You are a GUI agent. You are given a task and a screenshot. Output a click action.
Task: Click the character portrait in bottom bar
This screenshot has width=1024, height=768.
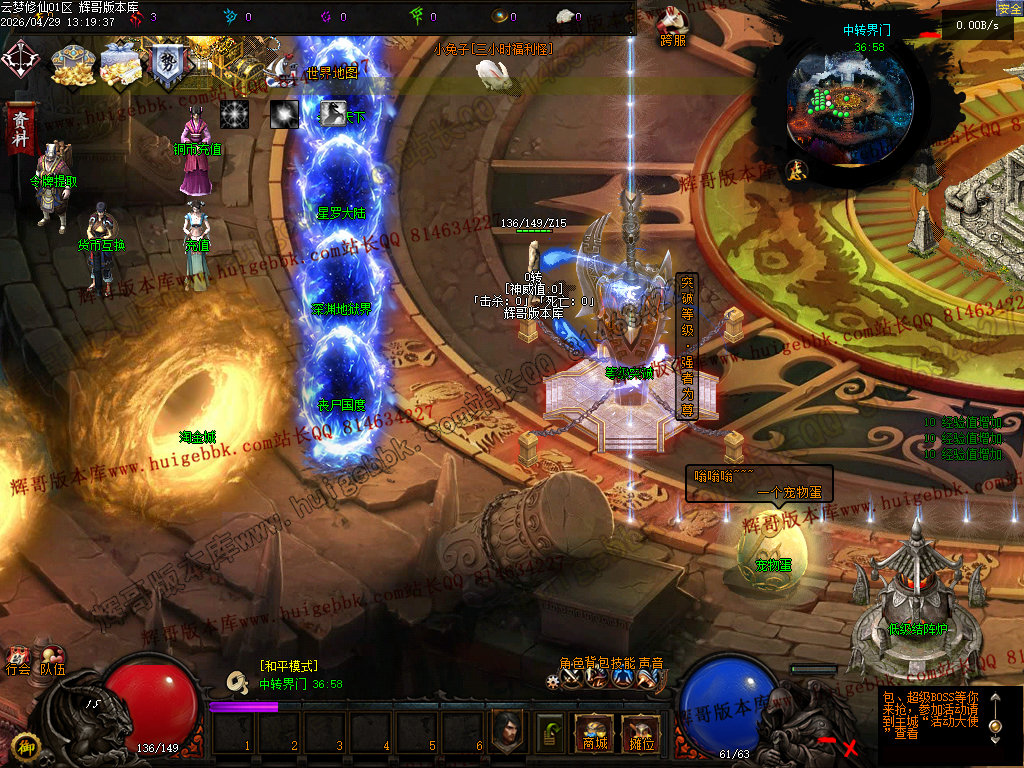[509, 731]
